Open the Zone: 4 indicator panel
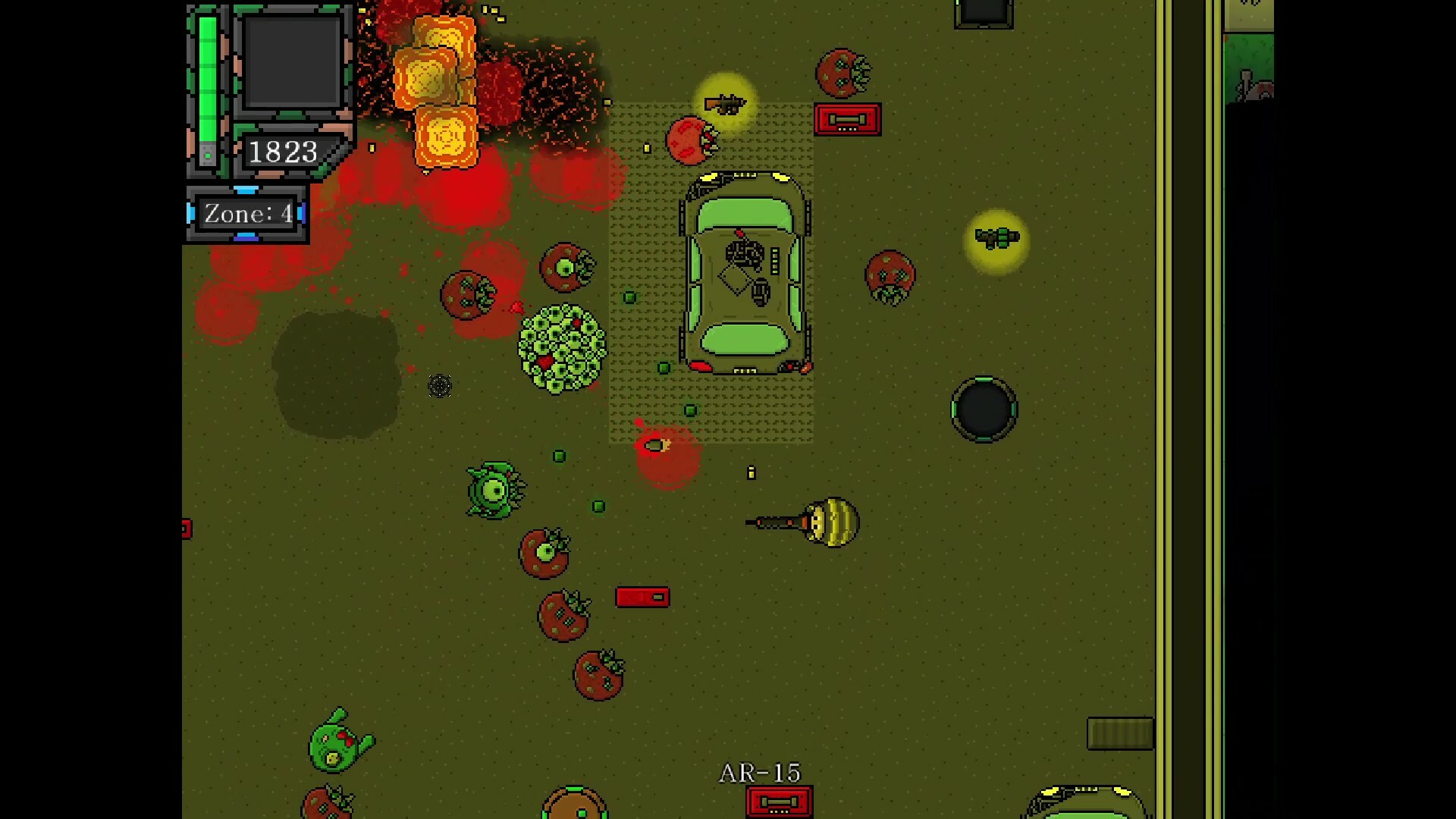Viewport: 1456px width, 819px height. [246, 213]
